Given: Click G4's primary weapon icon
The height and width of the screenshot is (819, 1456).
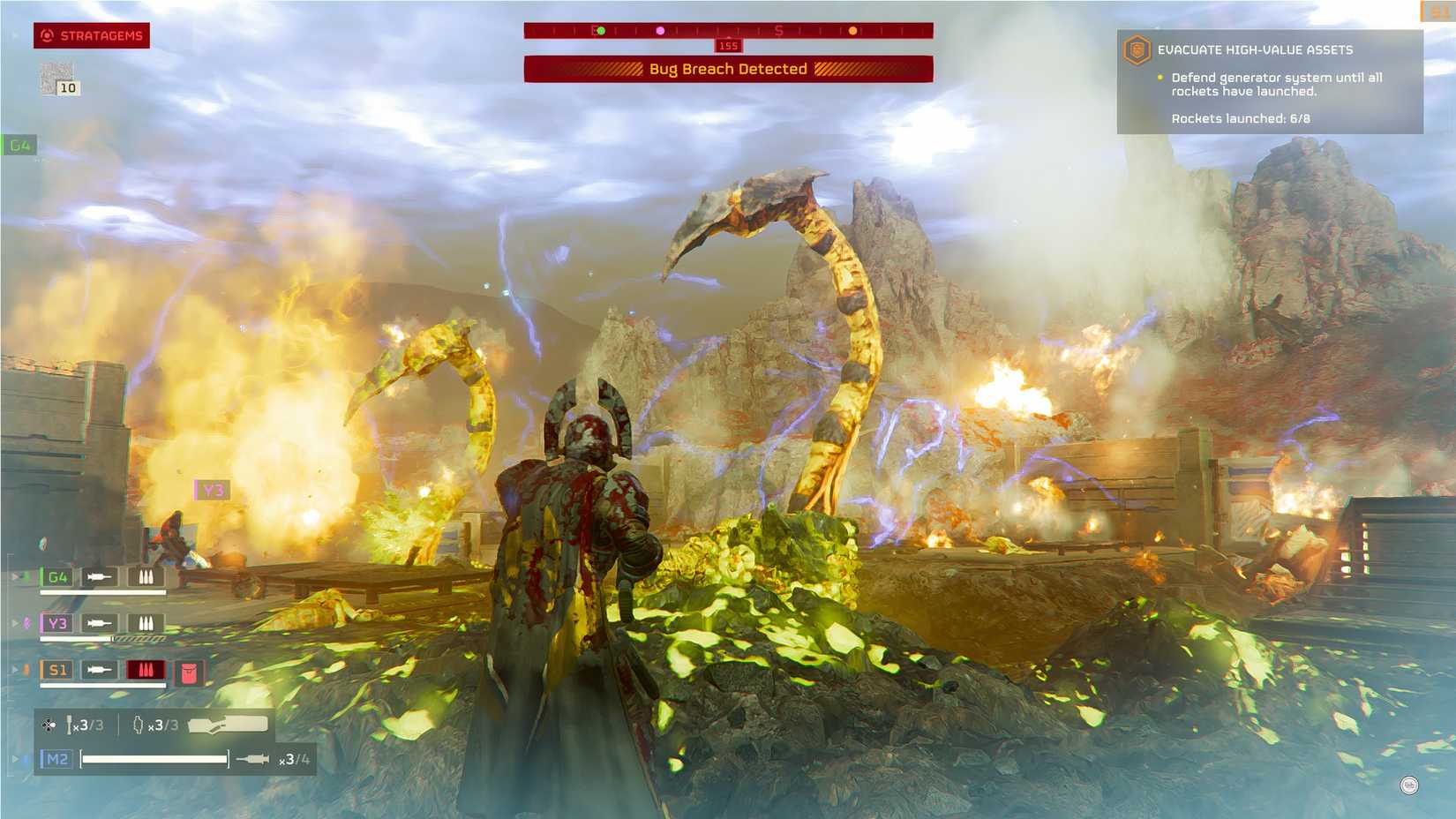Looking at the screenshot, I should coord(100,576).
